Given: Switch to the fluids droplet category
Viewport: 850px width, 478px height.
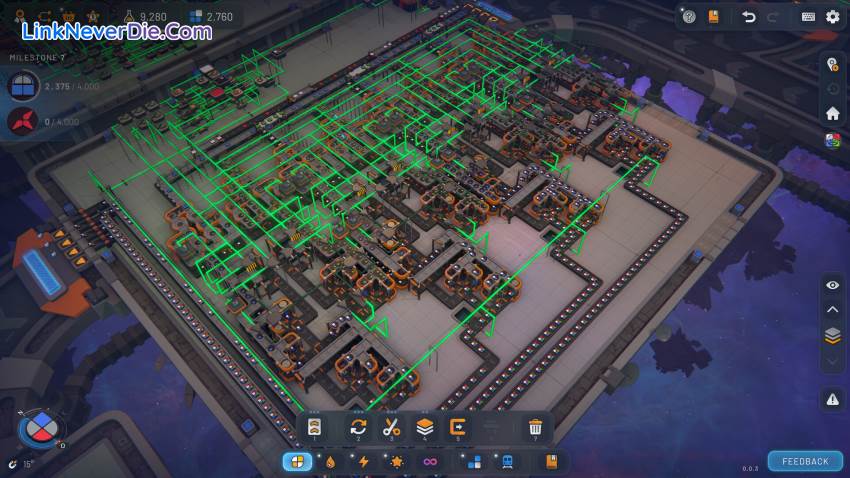Looking at the screenshot, I should 331,461.
